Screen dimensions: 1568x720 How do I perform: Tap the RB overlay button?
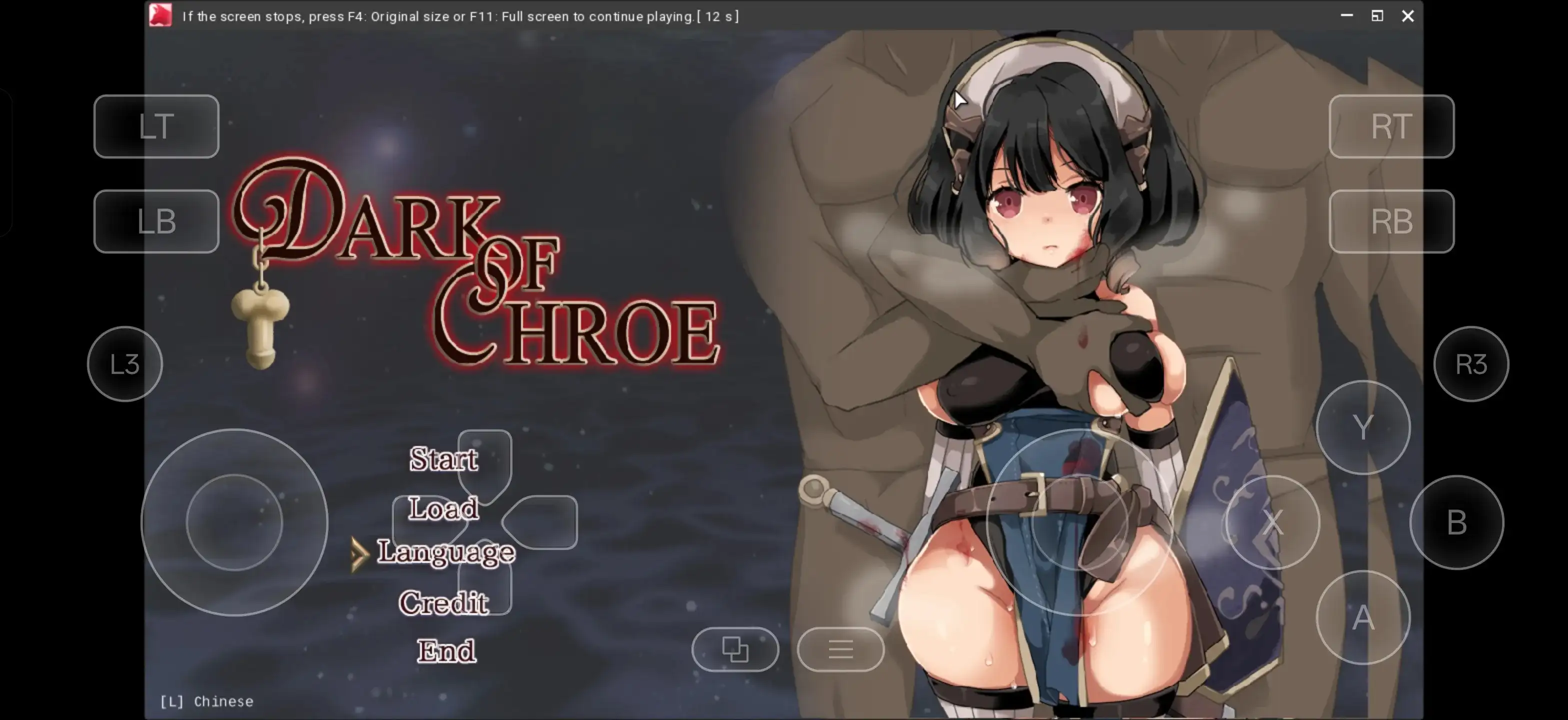(1391, 221)
